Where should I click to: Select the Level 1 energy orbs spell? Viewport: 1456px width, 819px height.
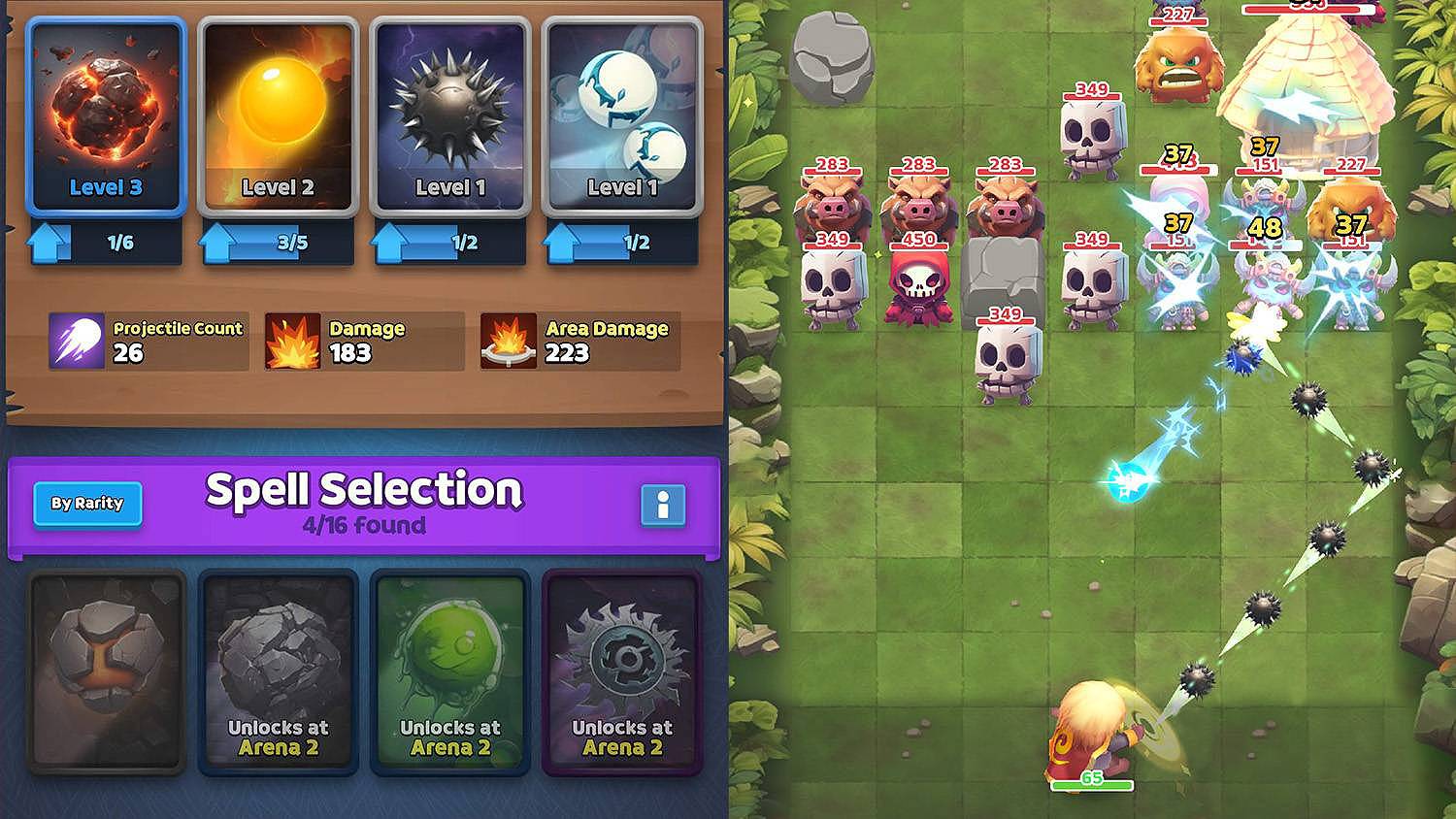(x=619, y=116)
